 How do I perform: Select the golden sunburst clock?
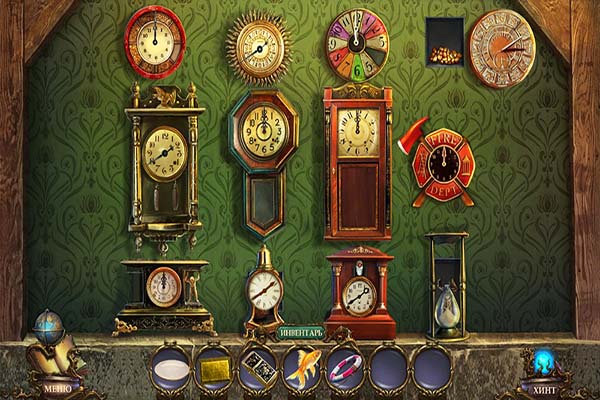pos(260,48)
